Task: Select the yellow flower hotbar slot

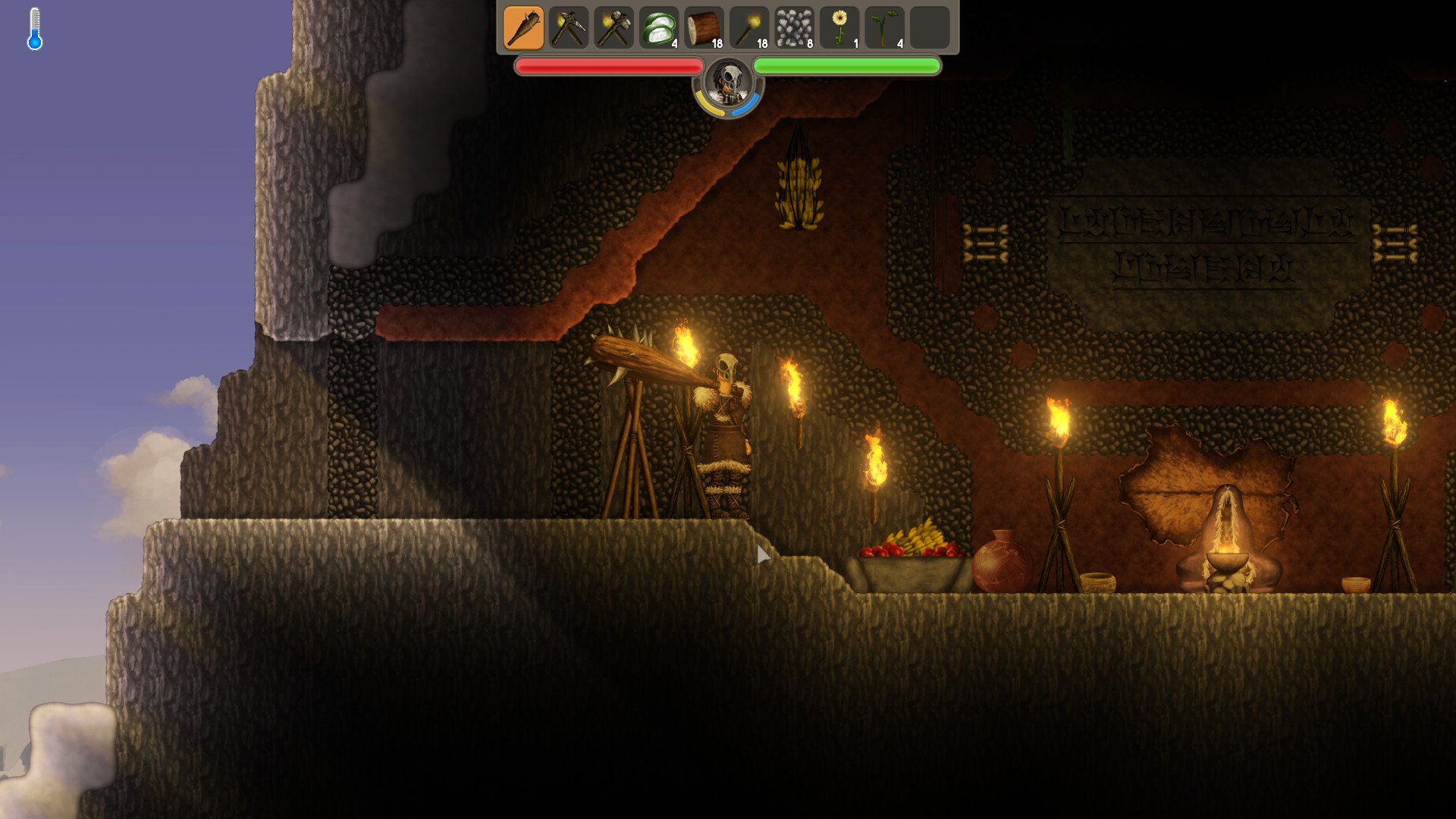Action: pos(839,28)
